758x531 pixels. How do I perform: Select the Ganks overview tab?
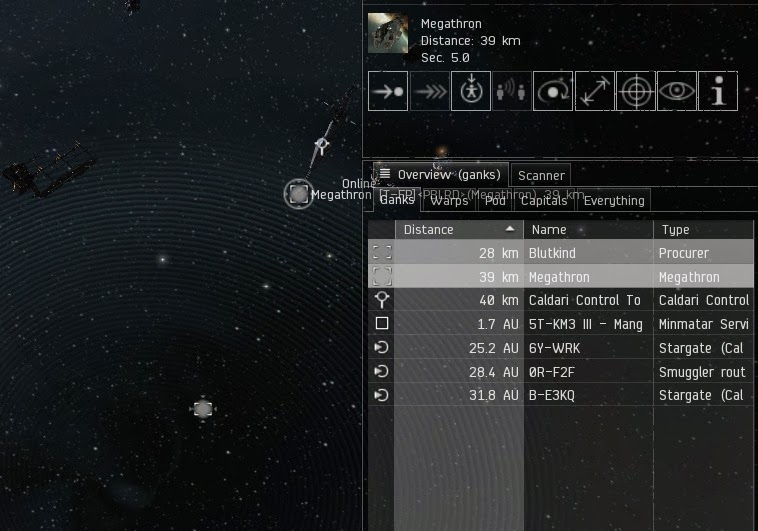tap(397, 200)
